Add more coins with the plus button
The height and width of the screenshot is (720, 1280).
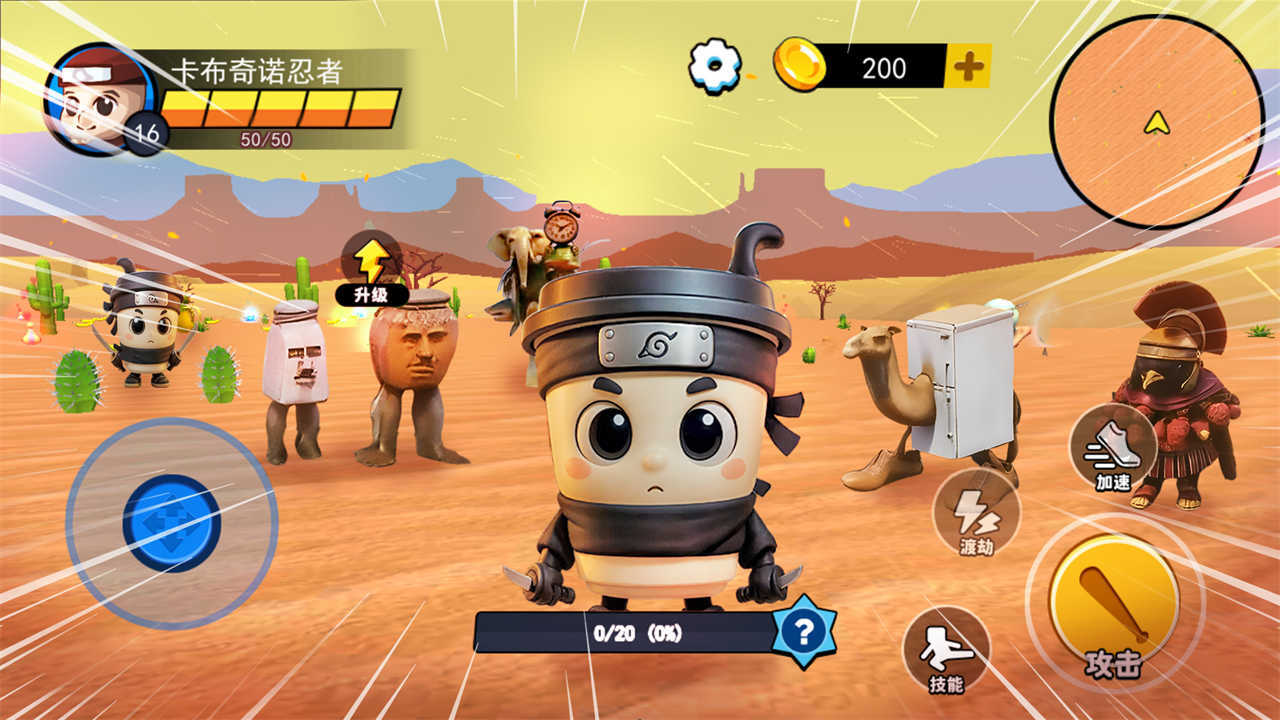967,67
